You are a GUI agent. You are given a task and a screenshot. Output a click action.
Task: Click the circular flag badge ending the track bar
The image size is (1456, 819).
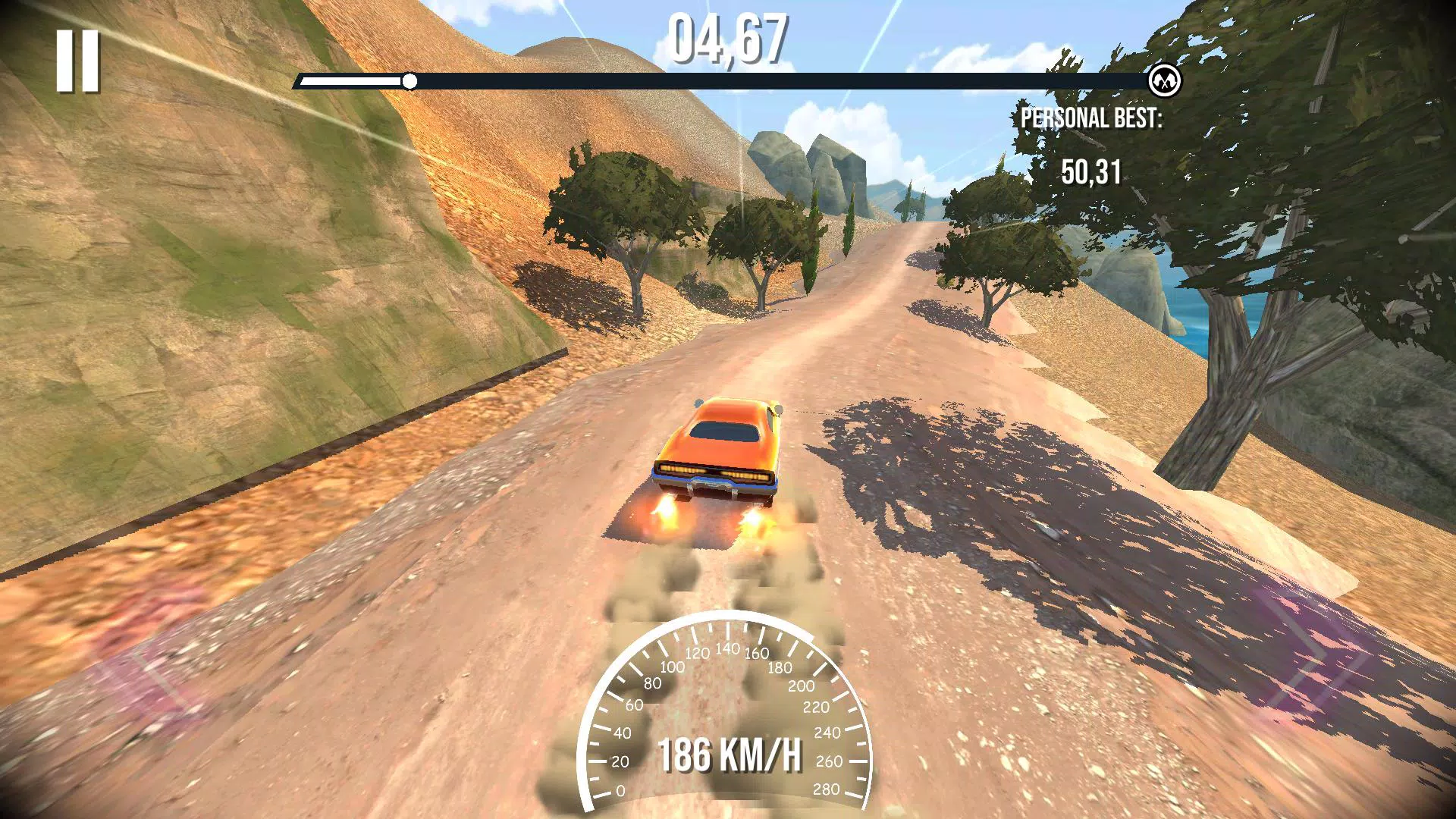tap(1167, 80)
